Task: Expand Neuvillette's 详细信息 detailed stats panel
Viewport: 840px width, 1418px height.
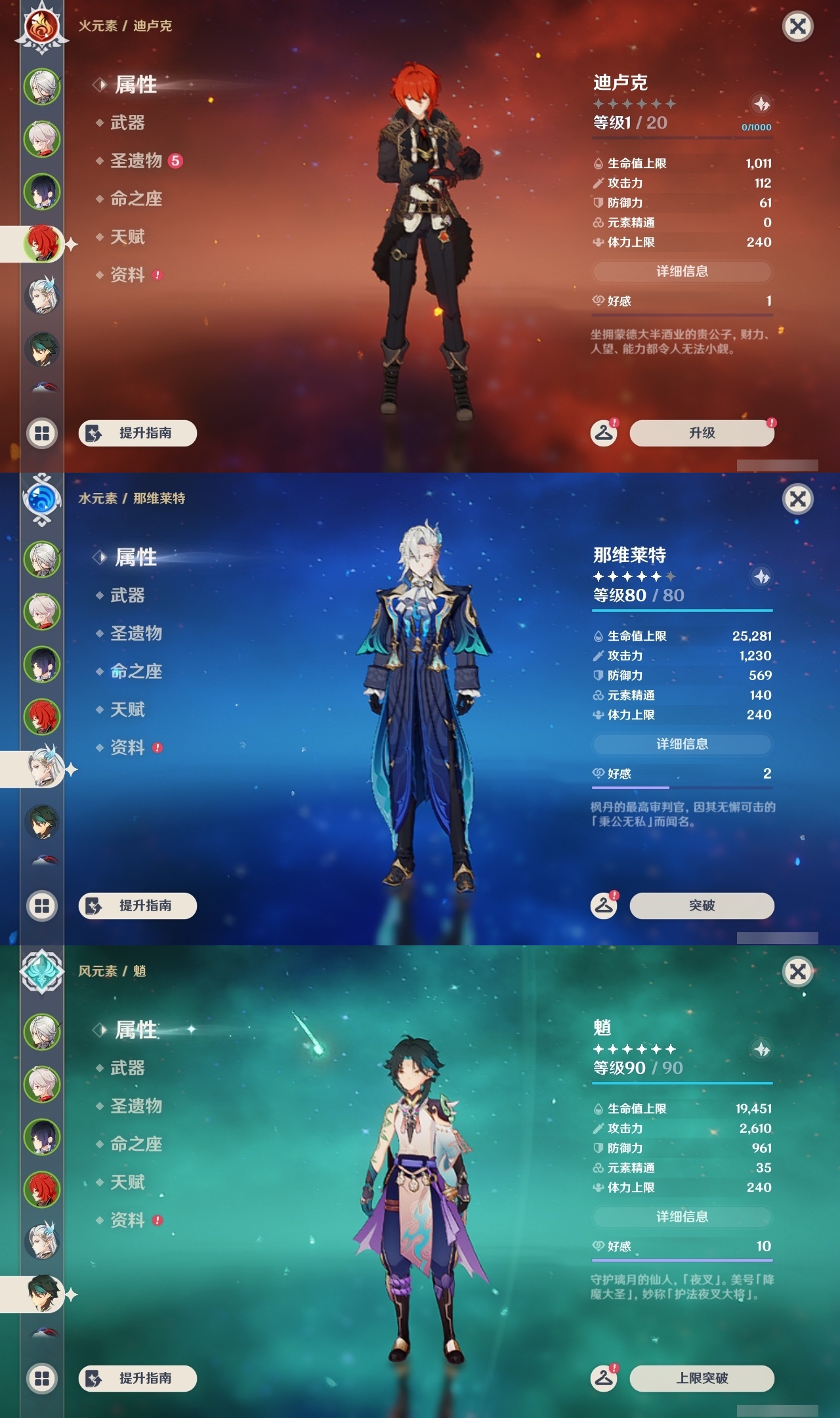Action: click(682, 744)
